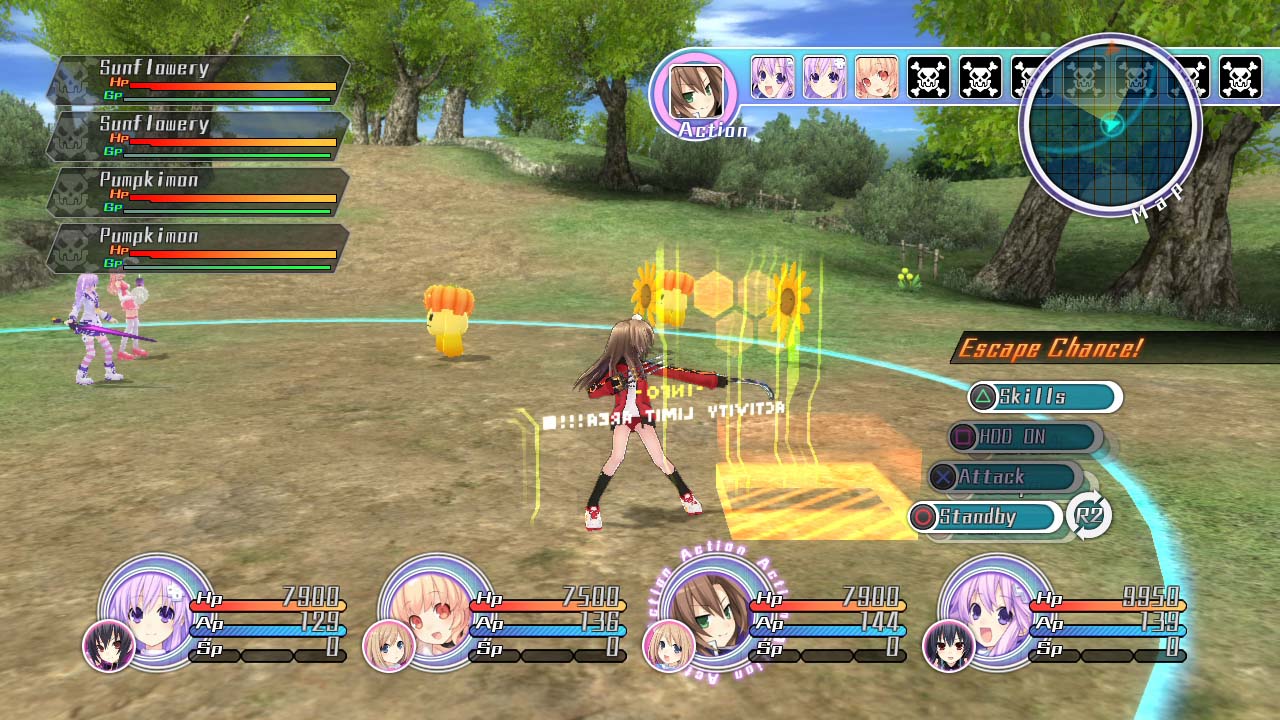Activate the HDD ON command

click(1024, 437)
